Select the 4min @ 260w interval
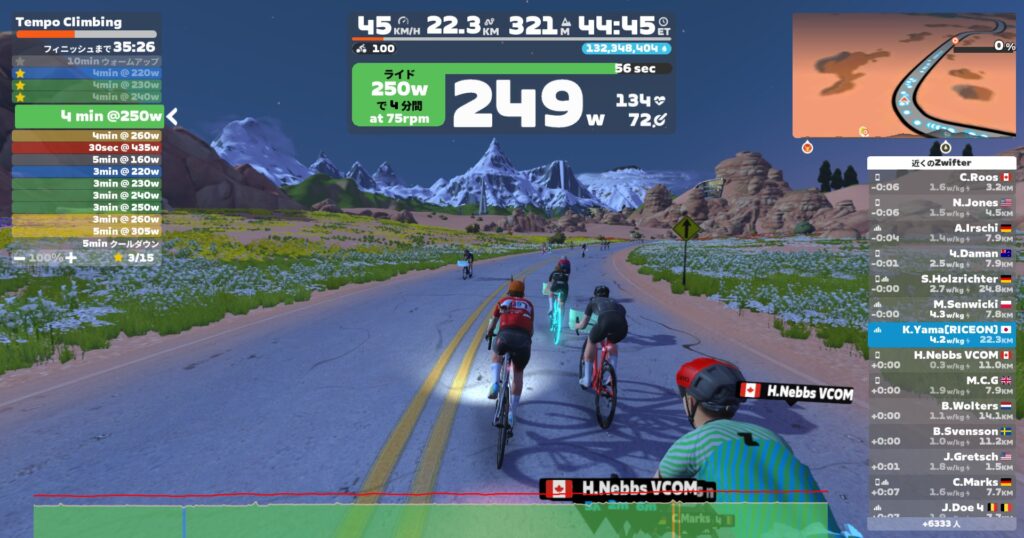This screenshot has height=538, width=1024. tap(87, 136)
